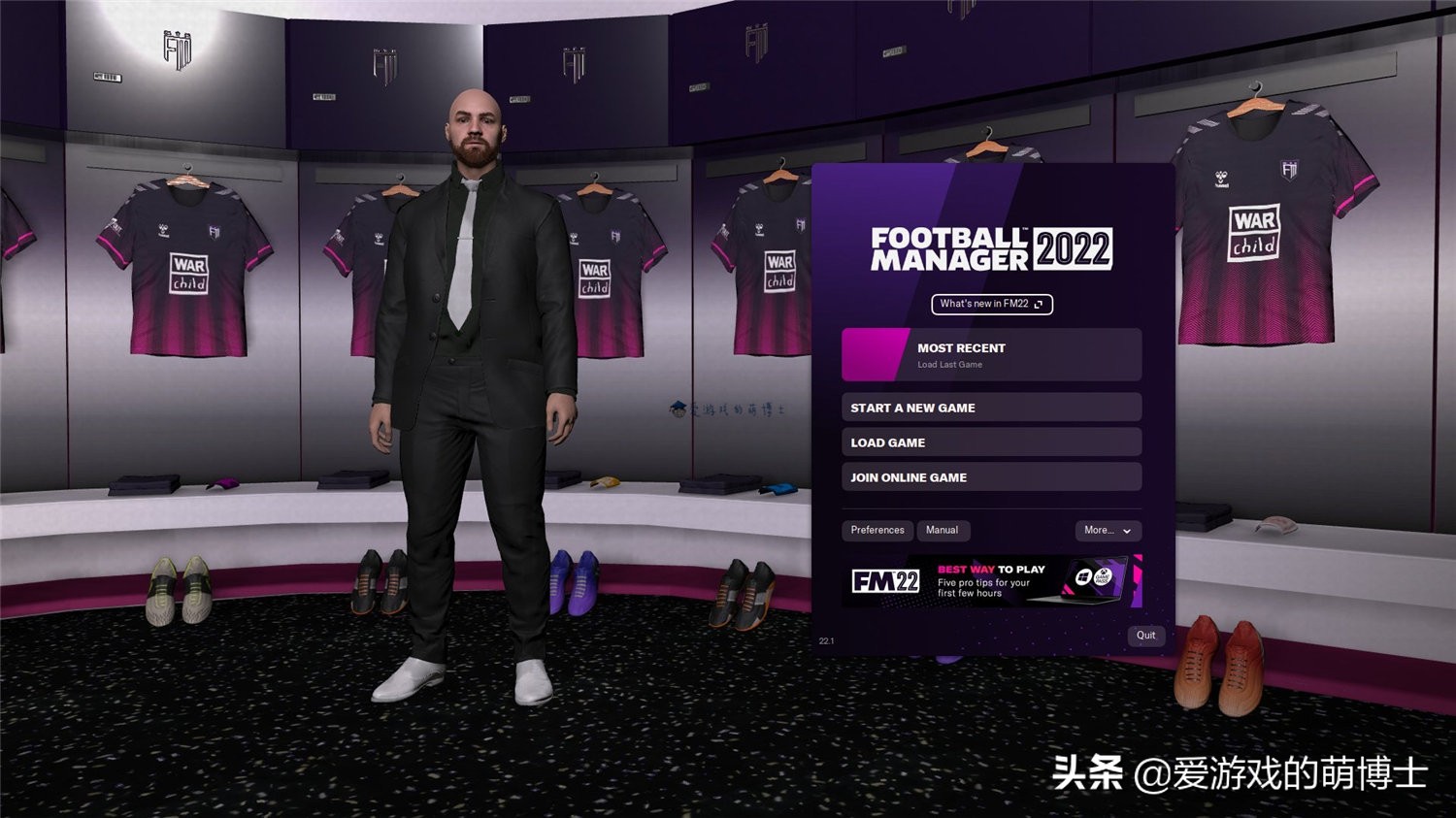
Task: Open the game Manual
Action: point(943,530)
